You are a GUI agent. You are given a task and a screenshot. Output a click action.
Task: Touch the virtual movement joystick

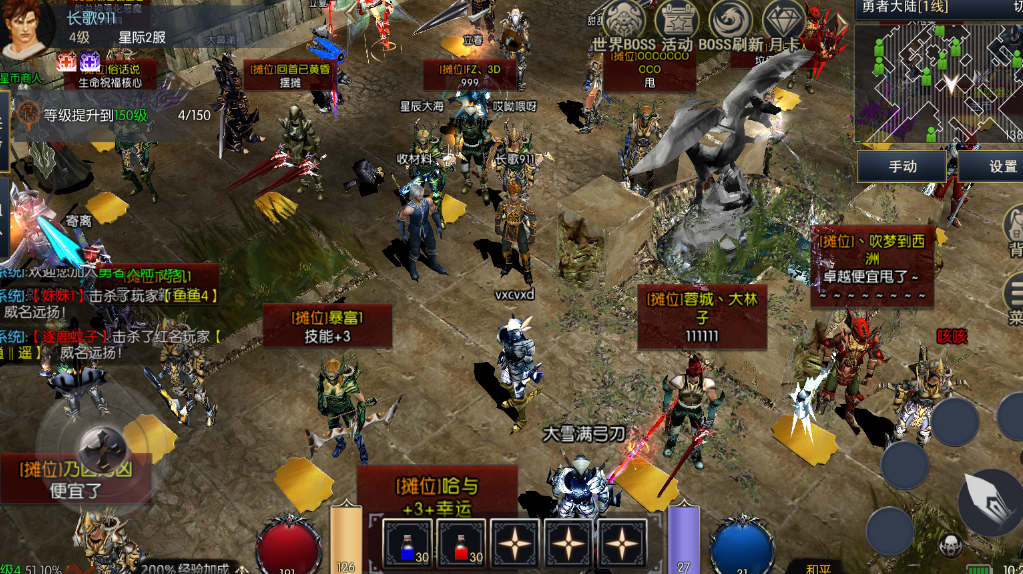(x=100, y=442)
